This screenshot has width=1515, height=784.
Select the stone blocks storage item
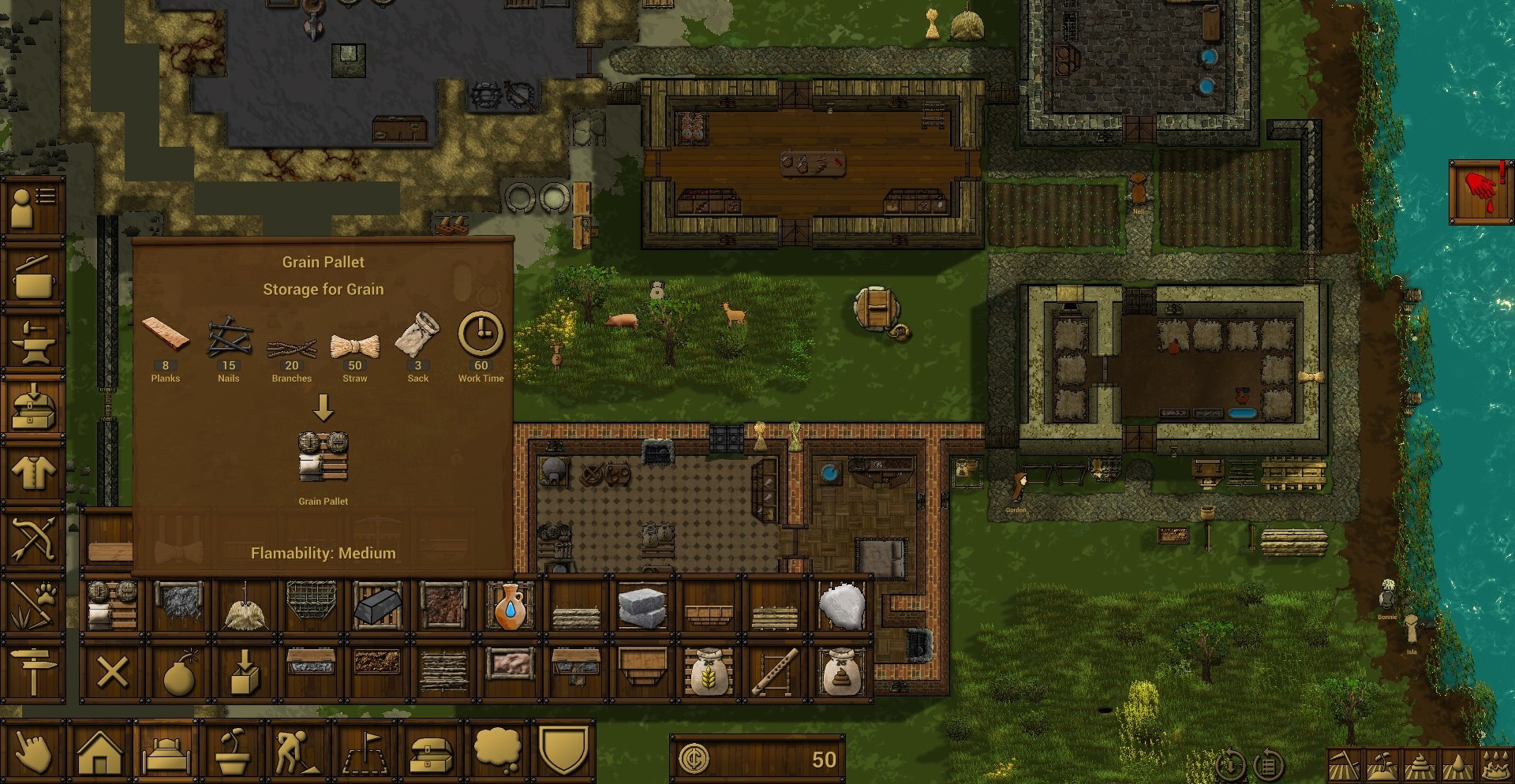[x=642, y=607]
